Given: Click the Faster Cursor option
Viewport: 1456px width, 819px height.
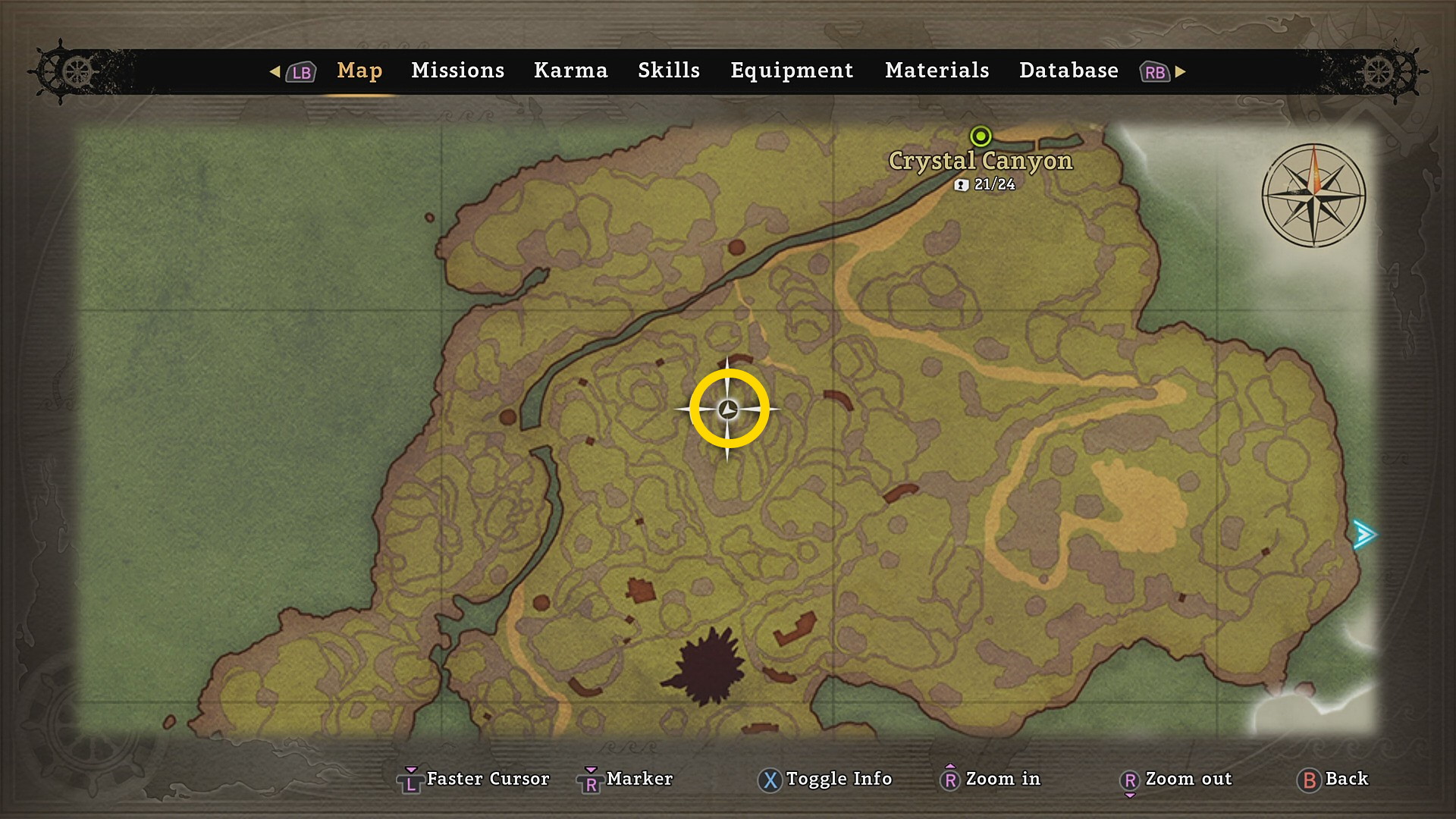Looking at the screenshot, I should (474, 779).
